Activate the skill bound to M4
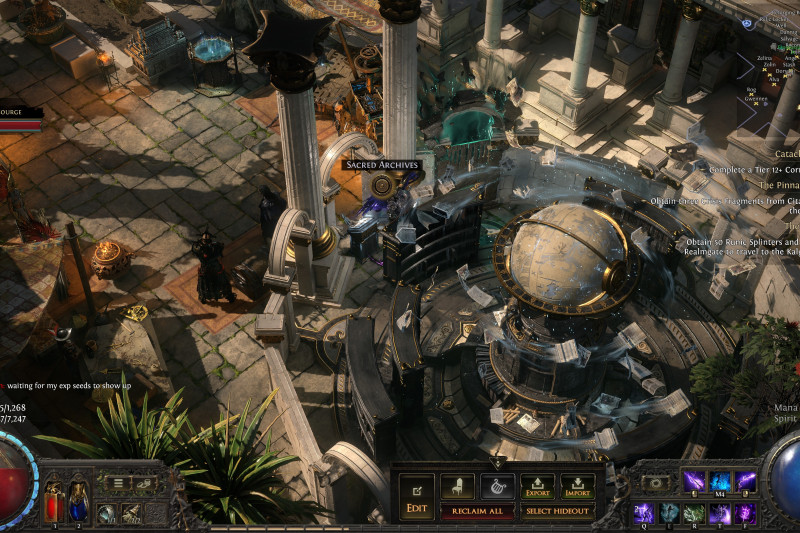The width and height of the screenshot is (800, 533). click(x=720, y=482)
